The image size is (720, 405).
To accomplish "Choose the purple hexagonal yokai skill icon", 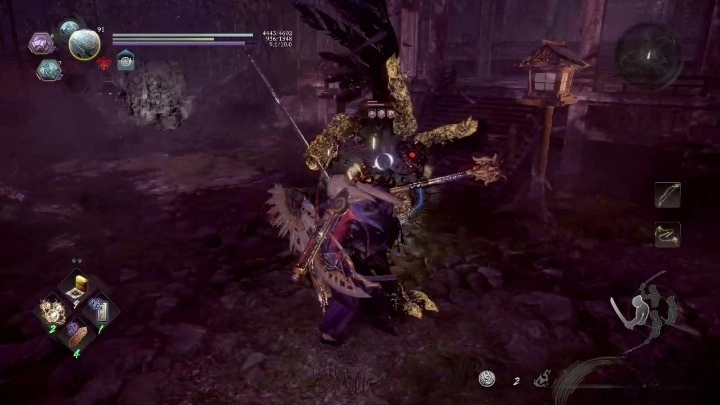I will click(40, 43).
